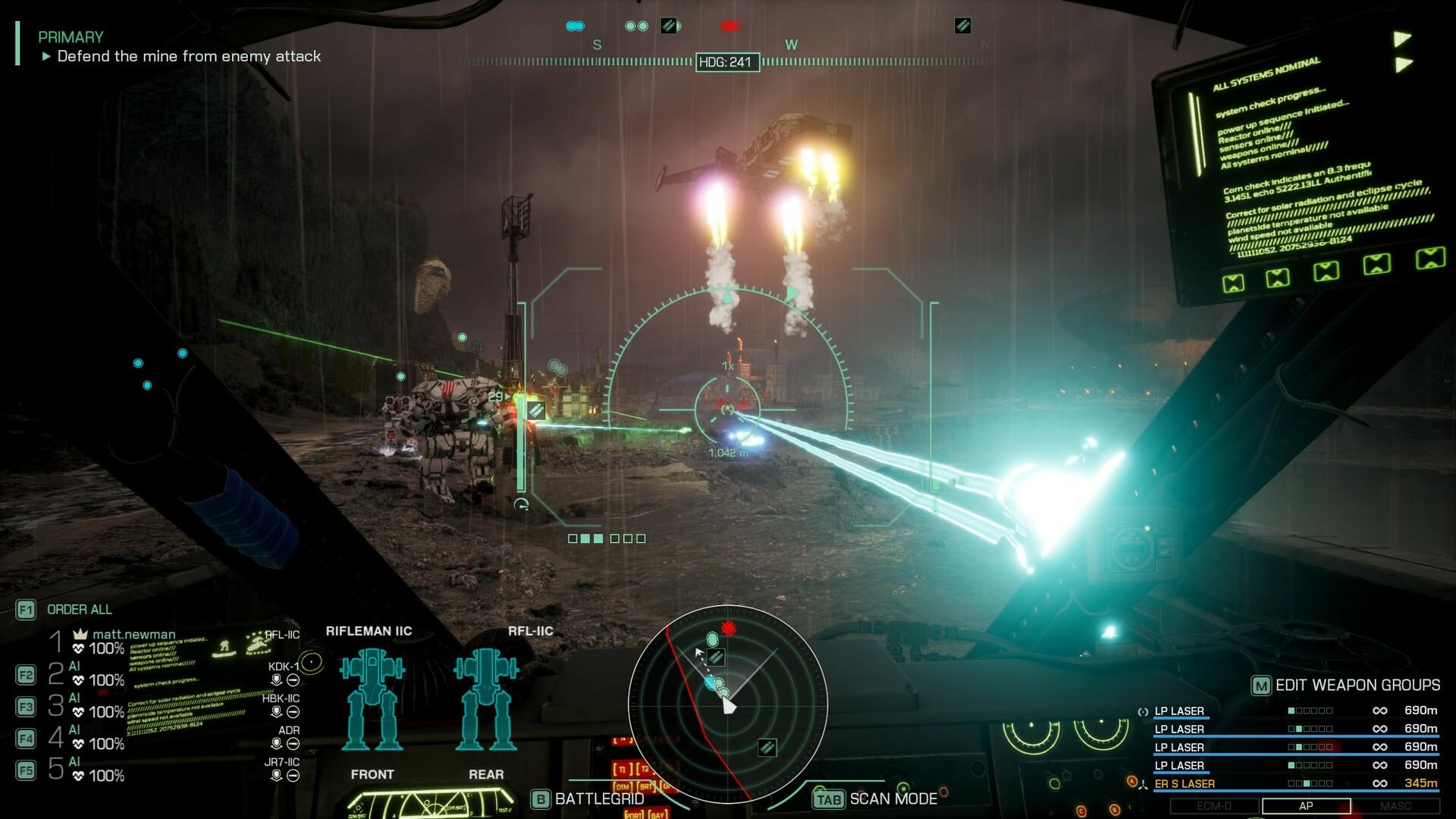Click the targeting reticle icon by the first LP LASER
The height and width of the screenshot is (819, 1456).
tap(1141, 711)
